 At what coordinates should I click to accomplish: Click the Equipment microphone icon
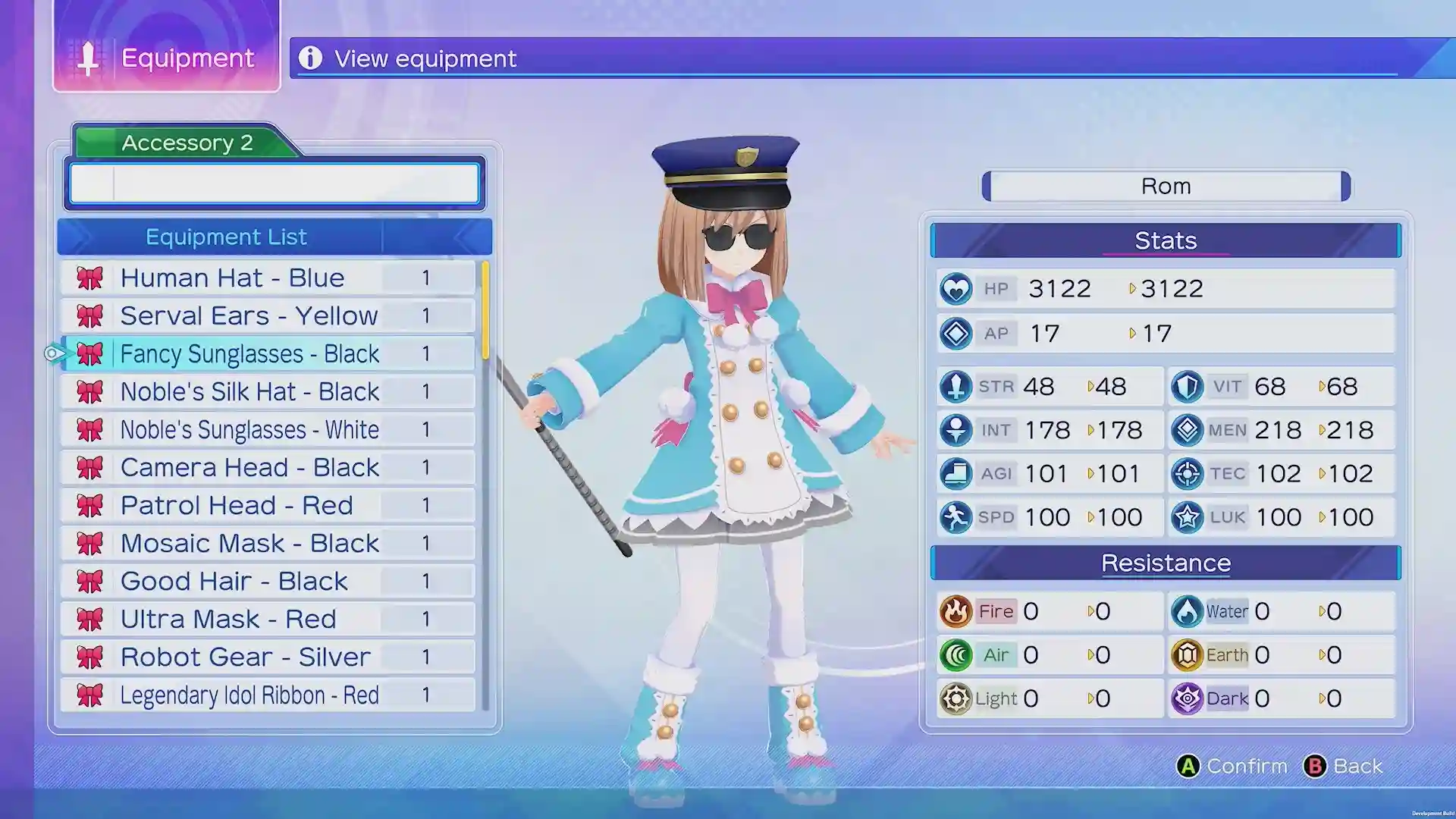click(x=89, y=58)
